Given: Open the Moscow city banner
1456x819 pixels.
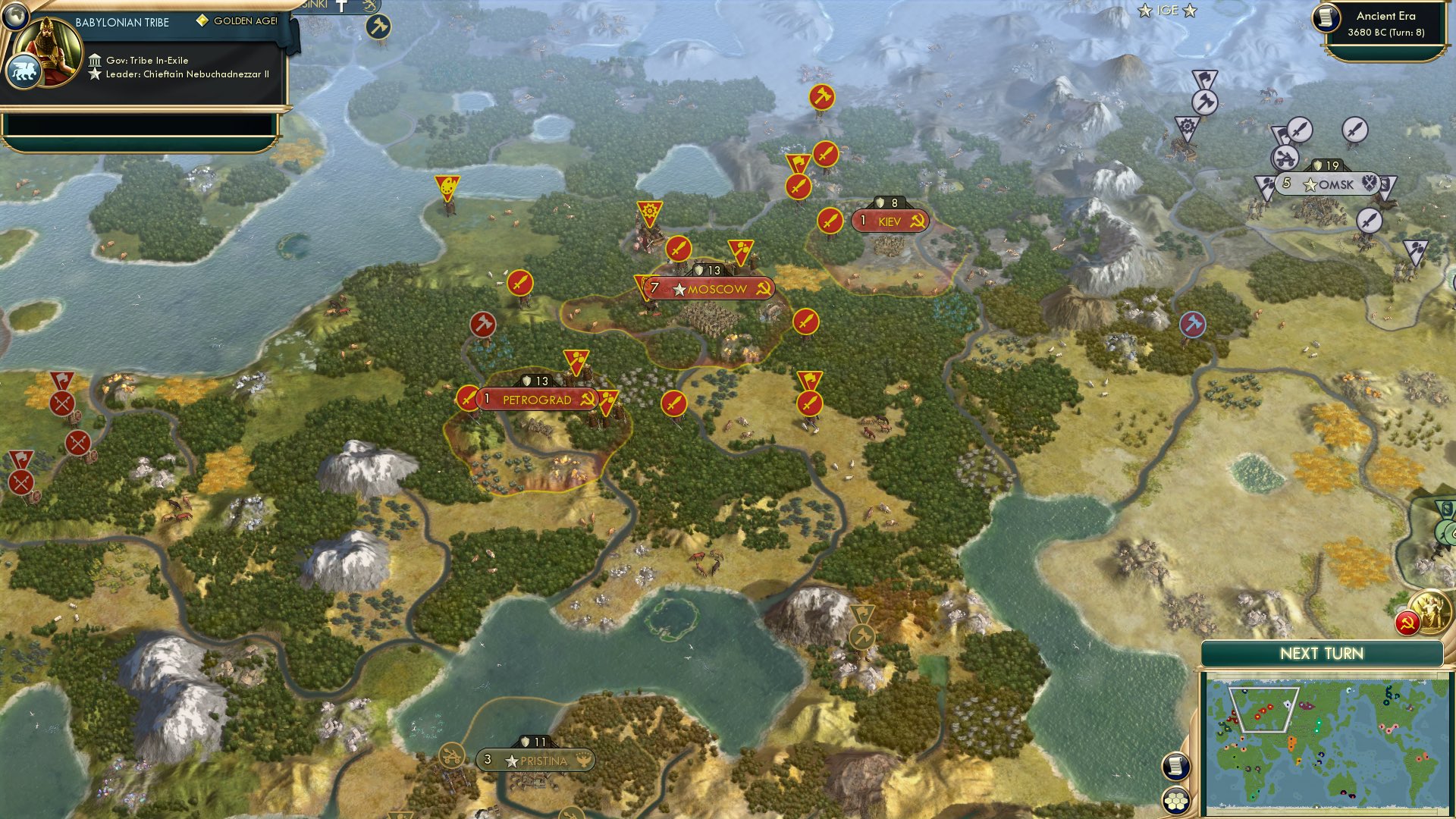Looking at the screenshot, I should [709, 289].
